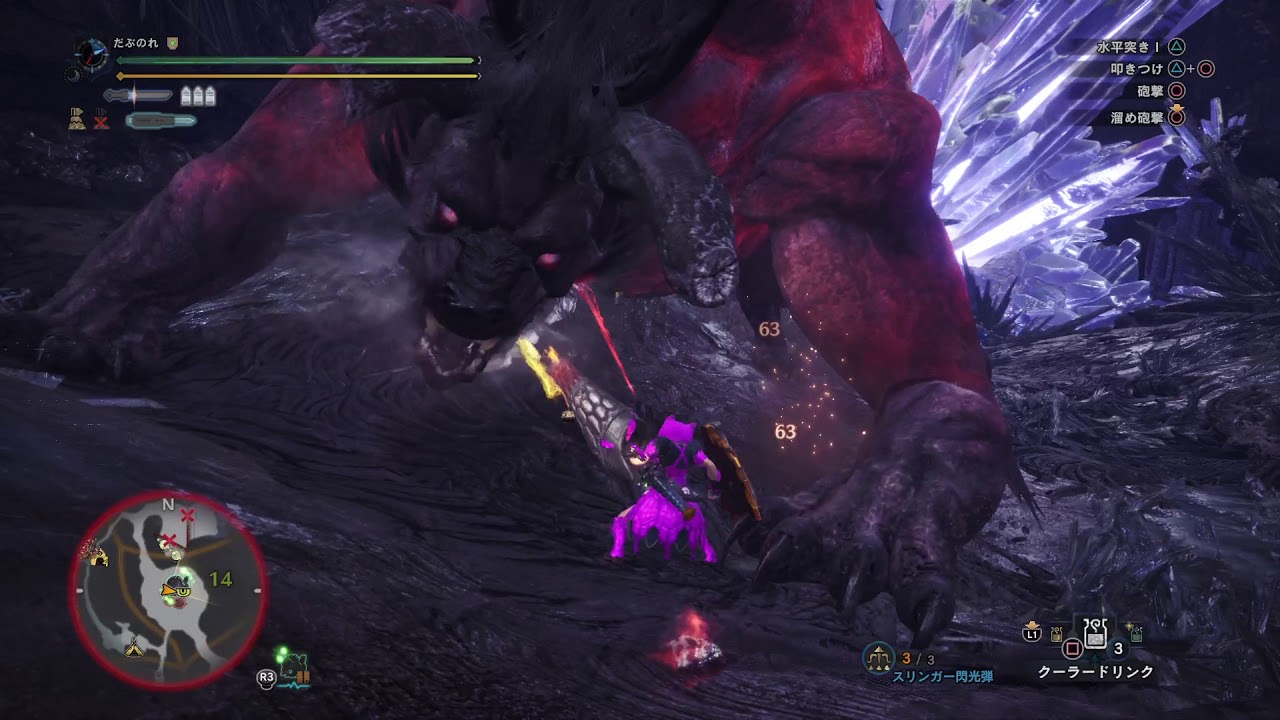Select the gunlance shell ammo icons
Image resolution: width=1280 pixels, height=720 pixels.
198,96
